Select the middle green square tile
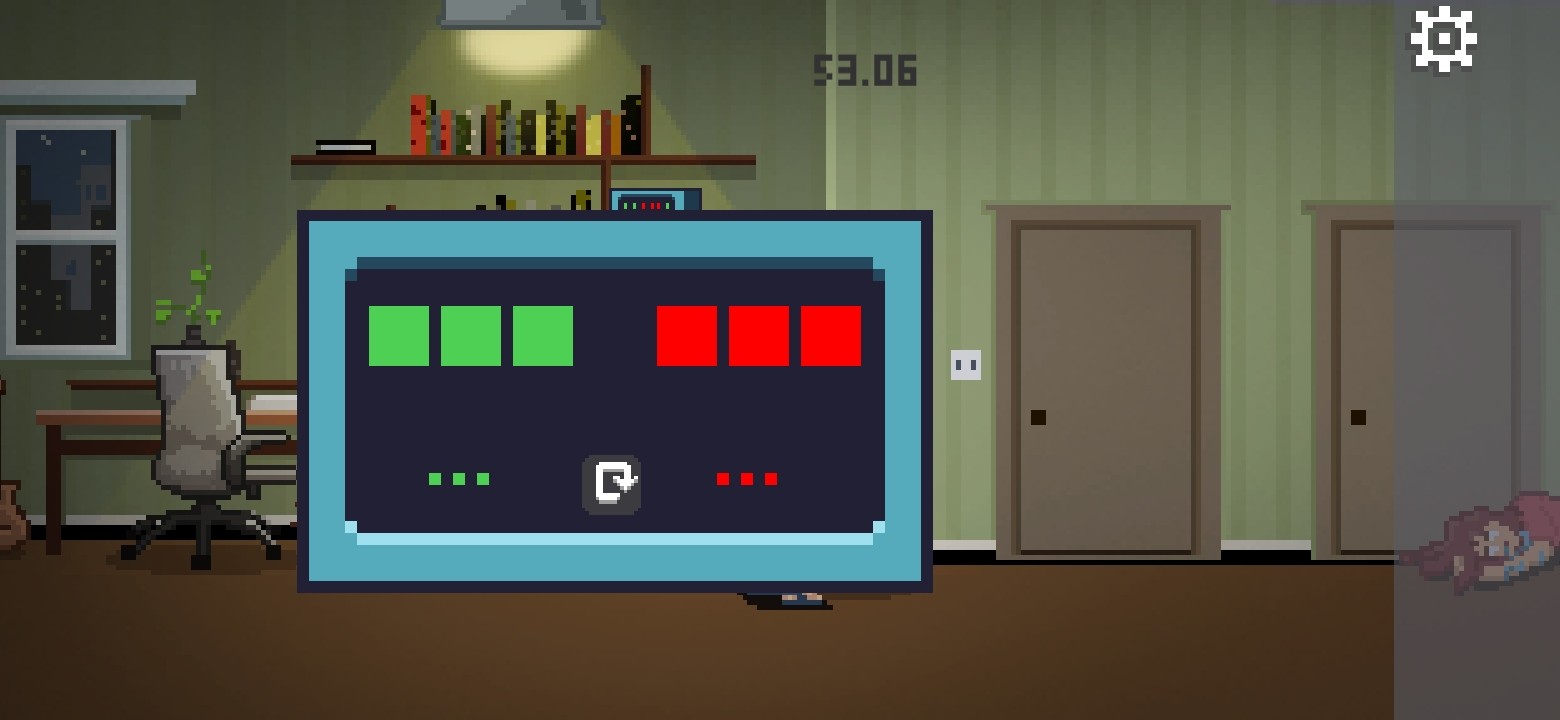This screenshot has height=720, width=1560. (470, 336)
